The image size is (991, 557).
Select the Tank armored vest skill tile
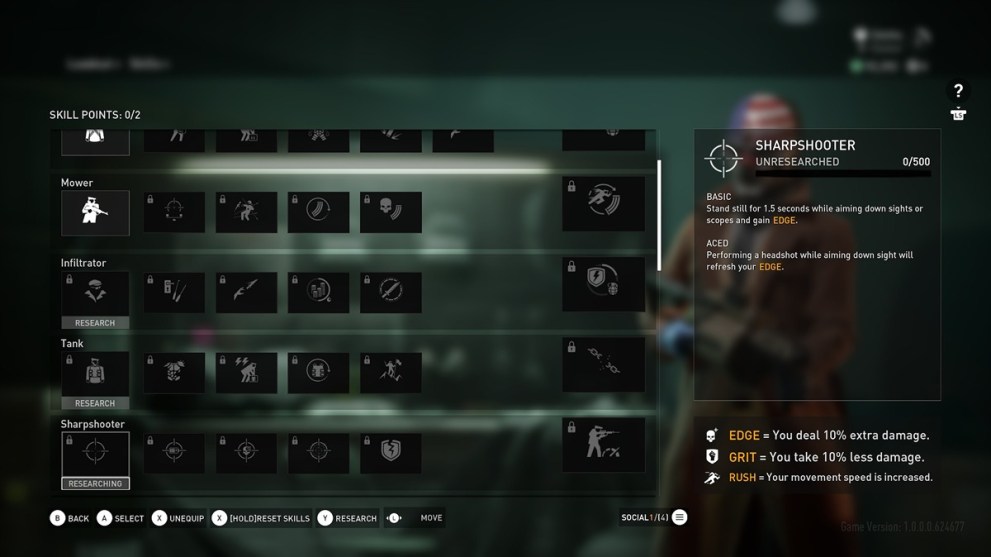[x=95, y=372]
